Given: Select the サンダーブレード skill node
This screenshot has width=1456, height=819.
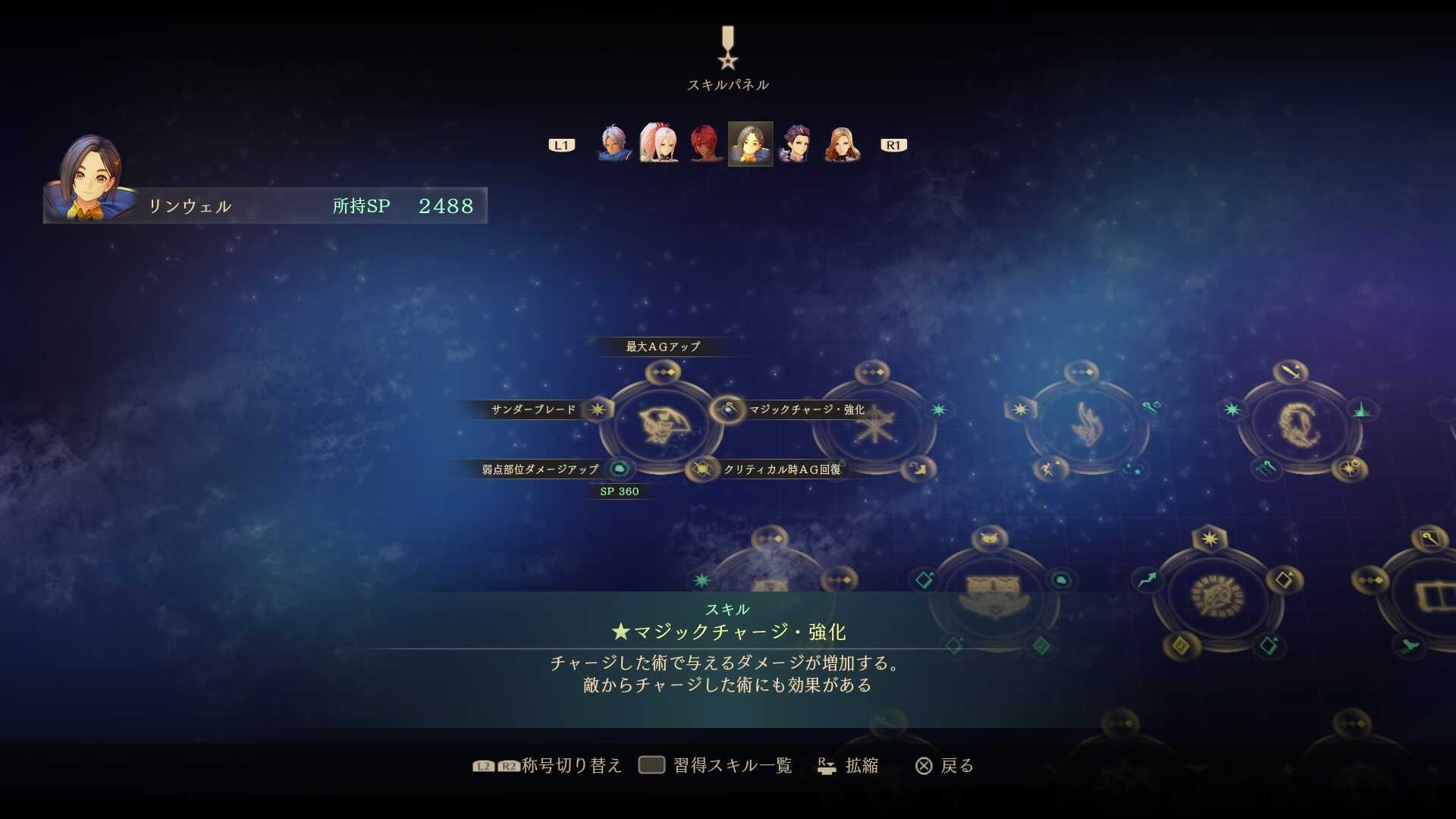Looking at the screenshot, I should [599, 409].
